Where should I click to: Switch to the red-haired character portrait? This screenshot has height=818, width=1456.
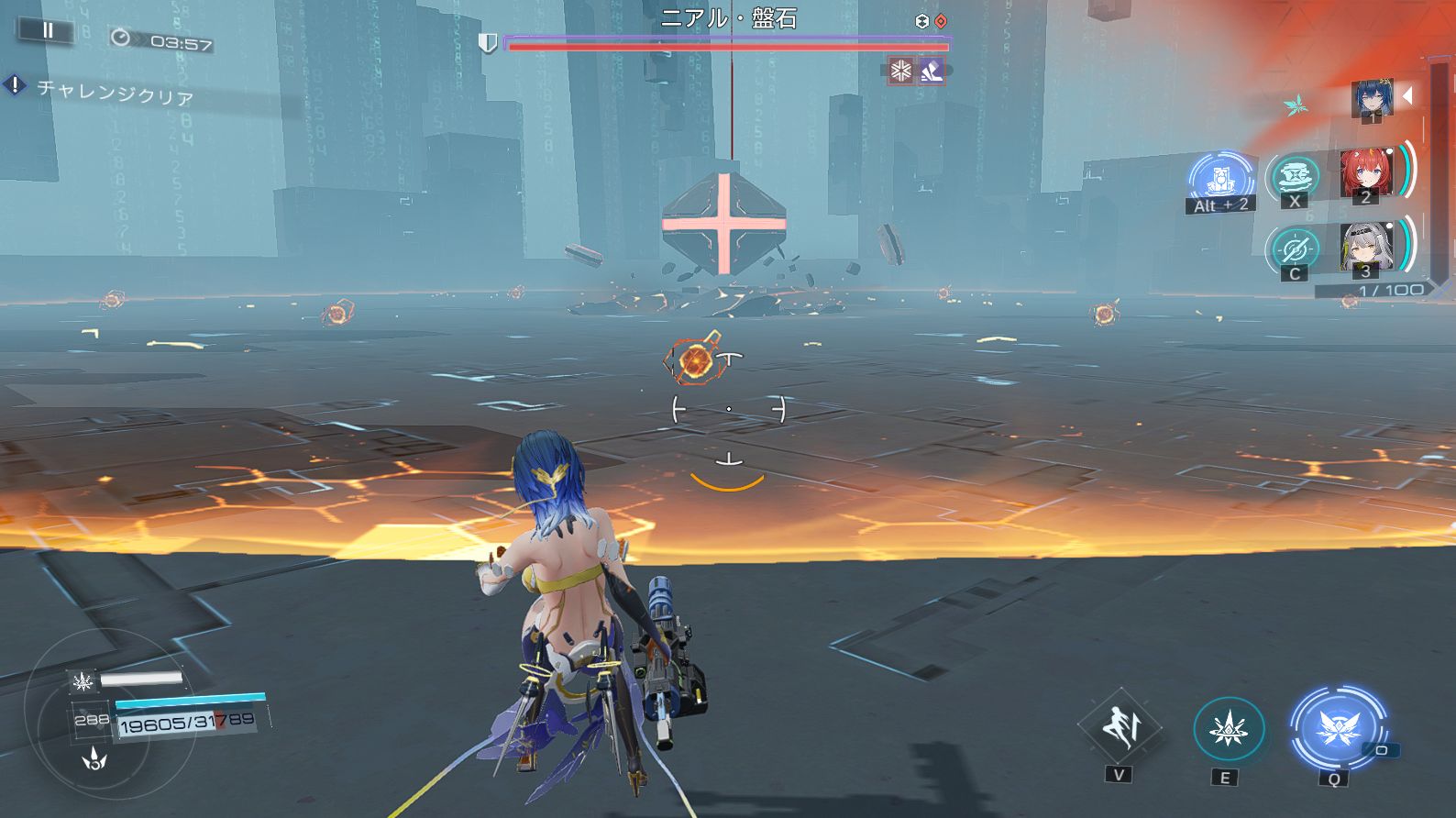[x=1365, y=173]
